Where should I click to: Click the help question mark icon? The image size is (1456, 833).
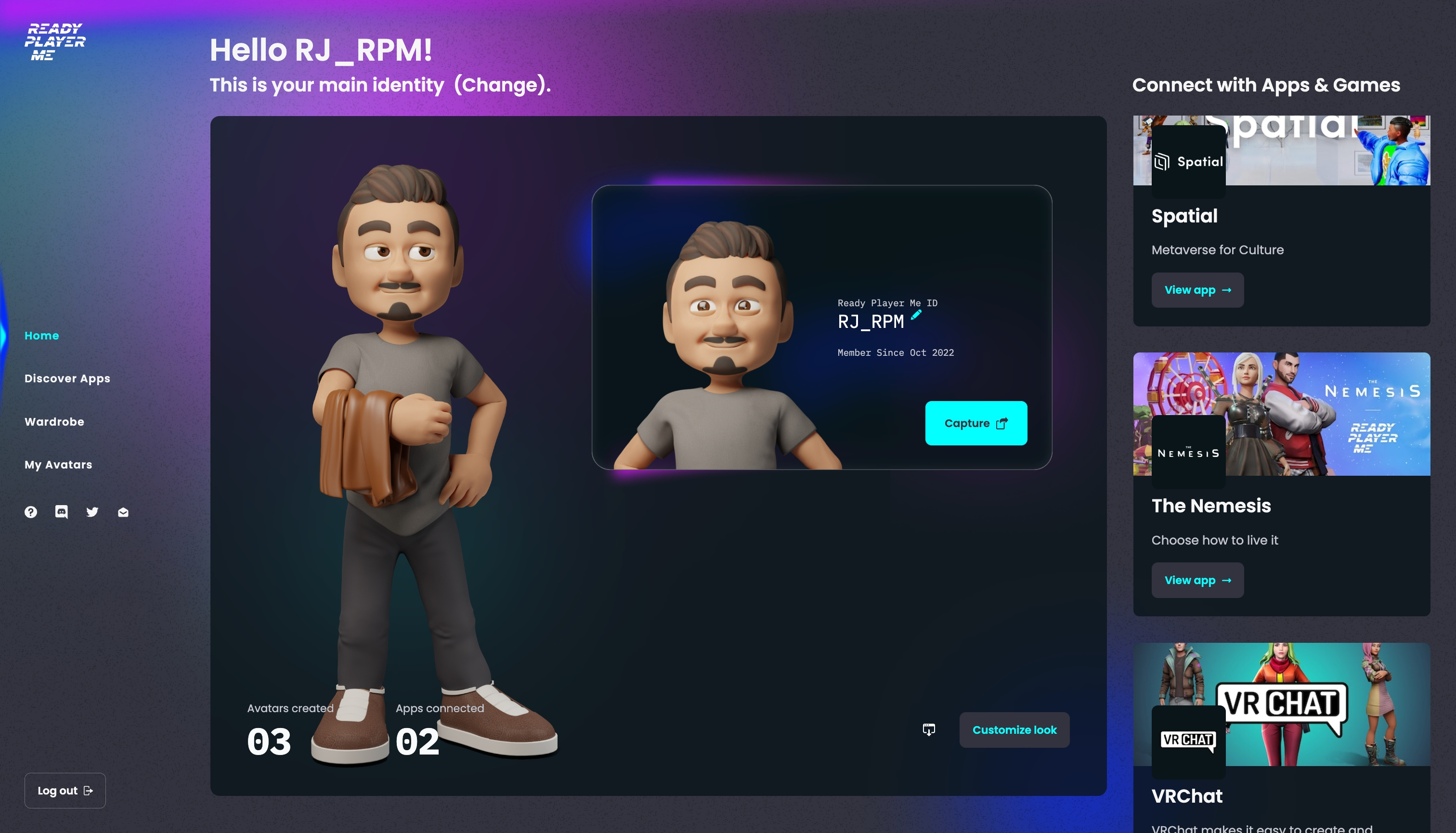[x=31, y=512]
